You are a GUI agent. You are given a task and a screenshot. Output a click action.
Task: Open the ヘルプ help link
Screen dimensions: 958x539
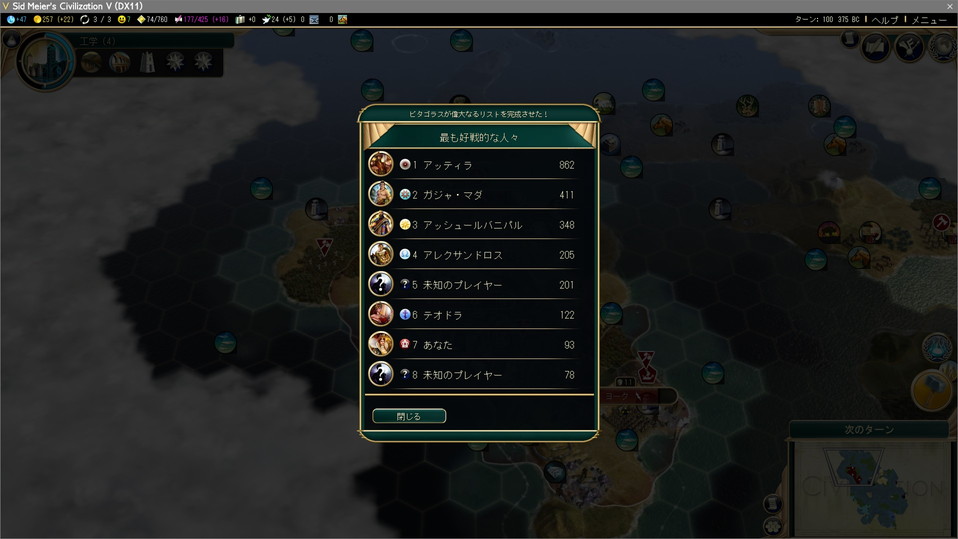click(885, 19)
